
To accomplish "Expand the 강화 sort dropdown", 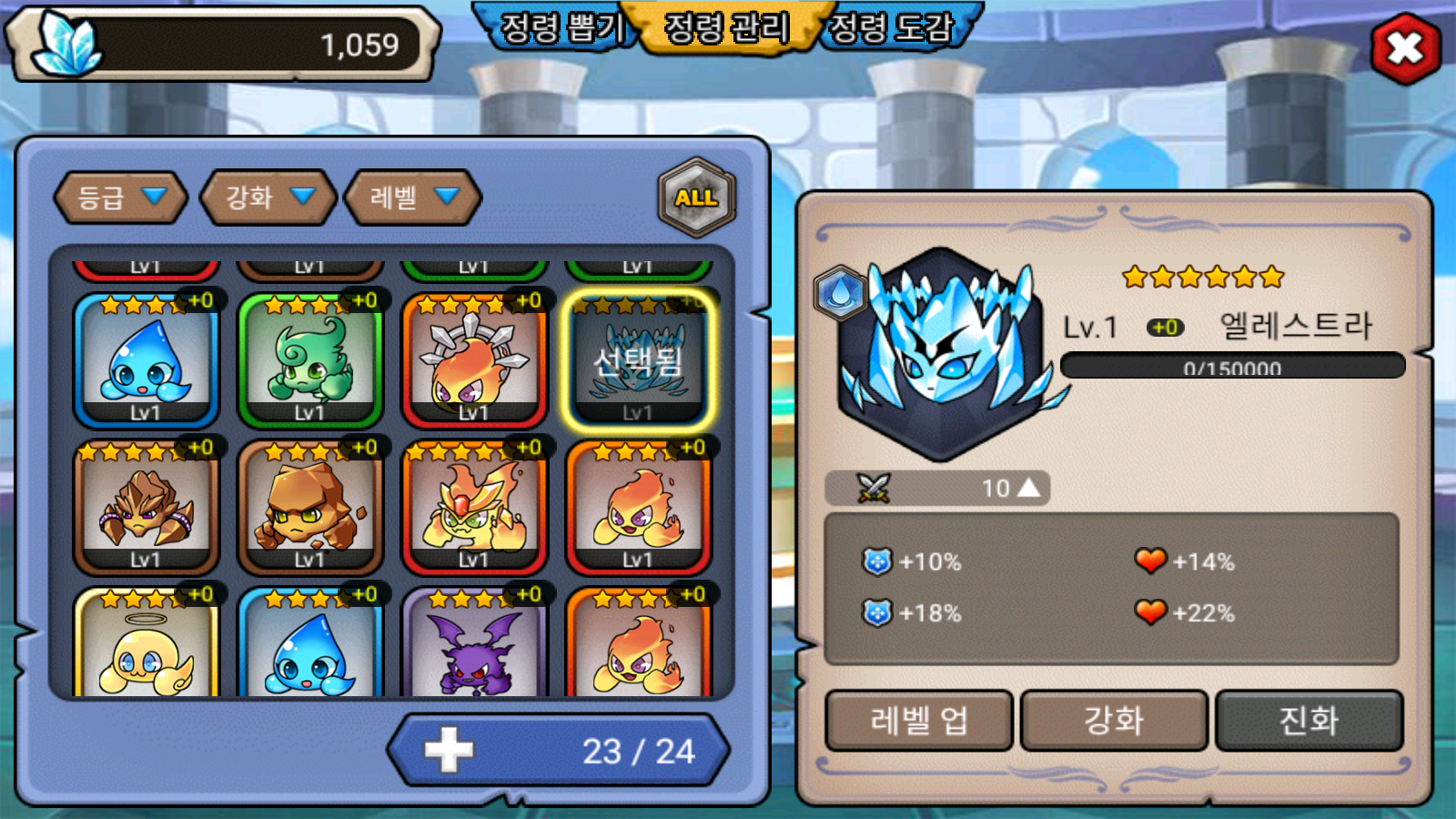I will coord(268,197).
